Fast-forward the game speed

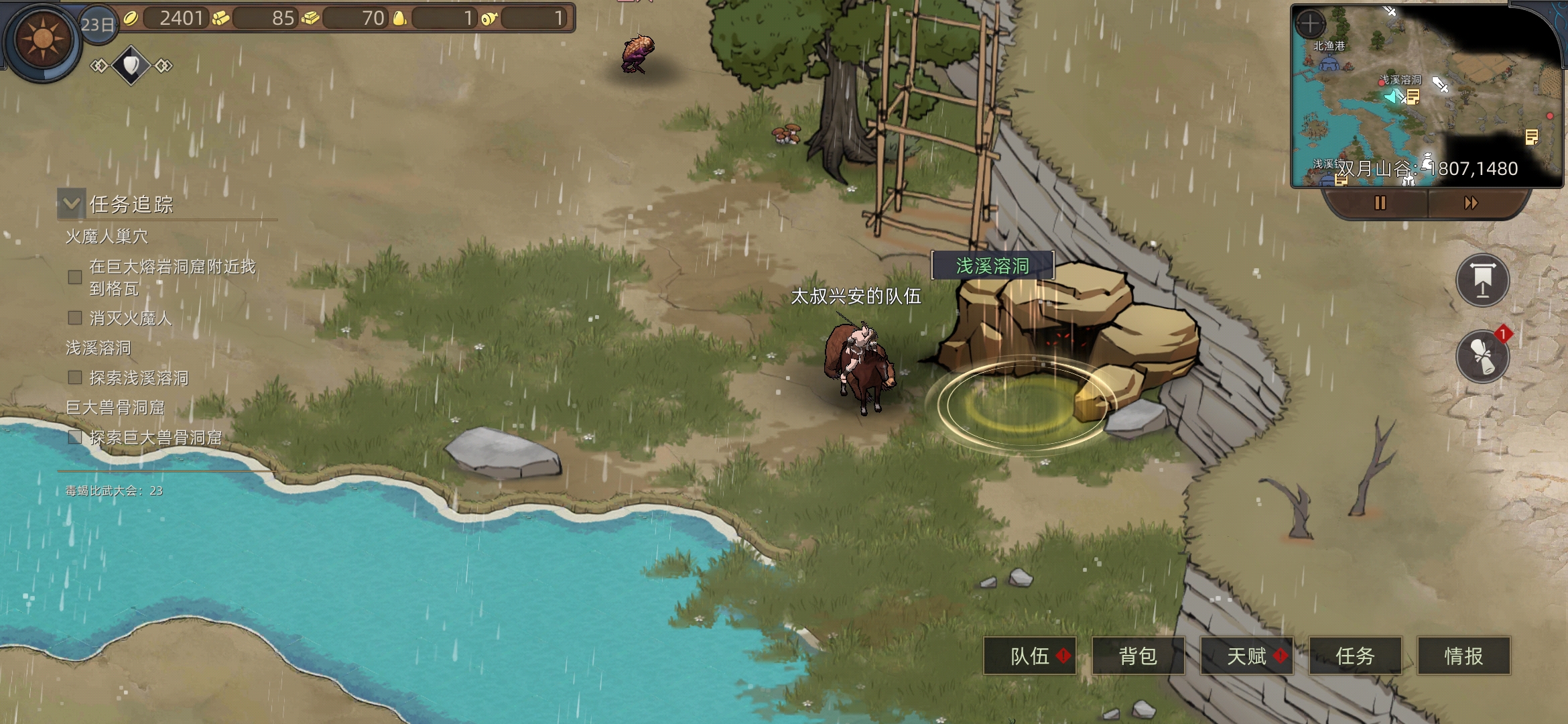click(x=1471, y=202)
